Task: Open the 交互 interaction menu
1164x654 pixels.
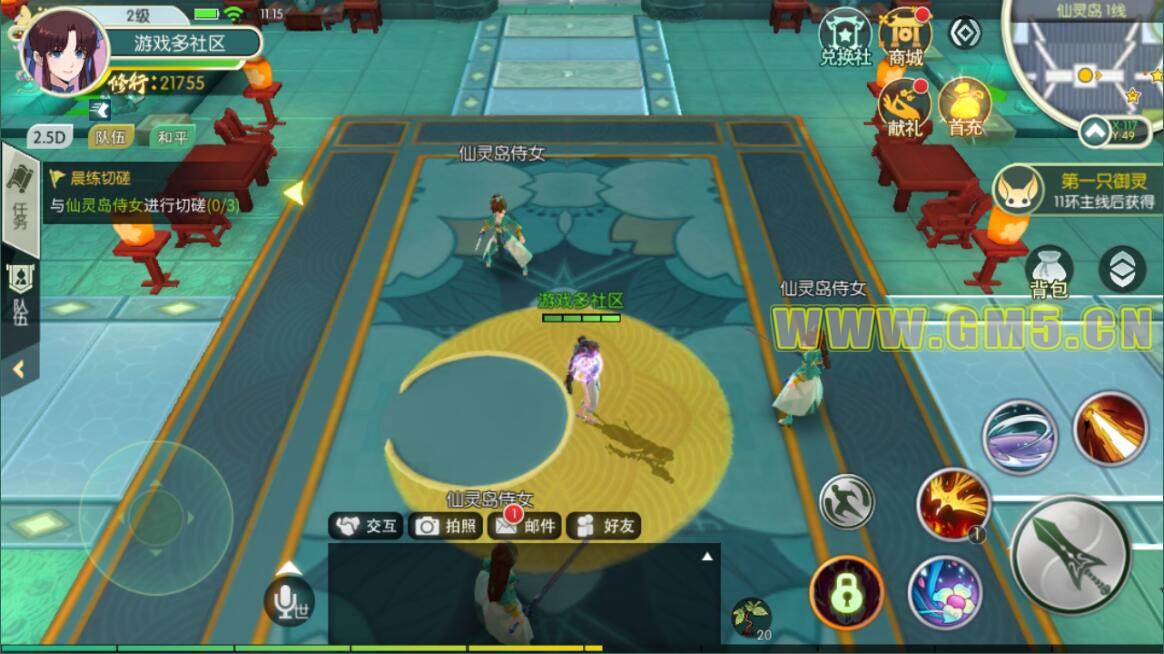Action: click(368, 526)
